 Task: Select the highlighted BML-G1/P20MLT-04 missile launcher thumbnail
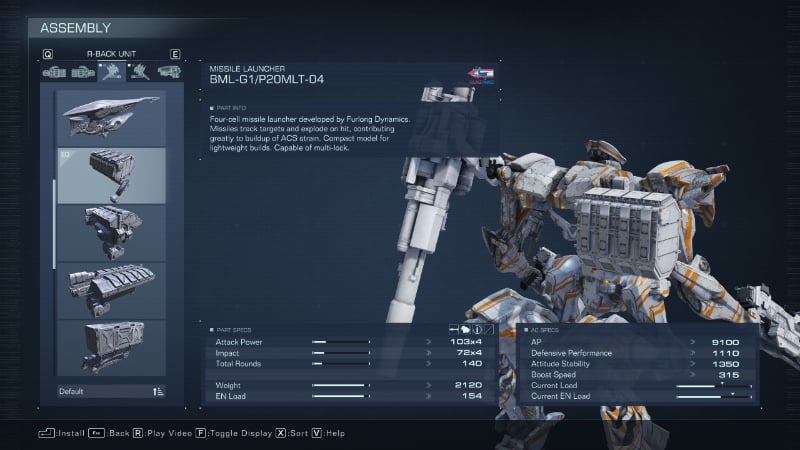click(111, 175)
